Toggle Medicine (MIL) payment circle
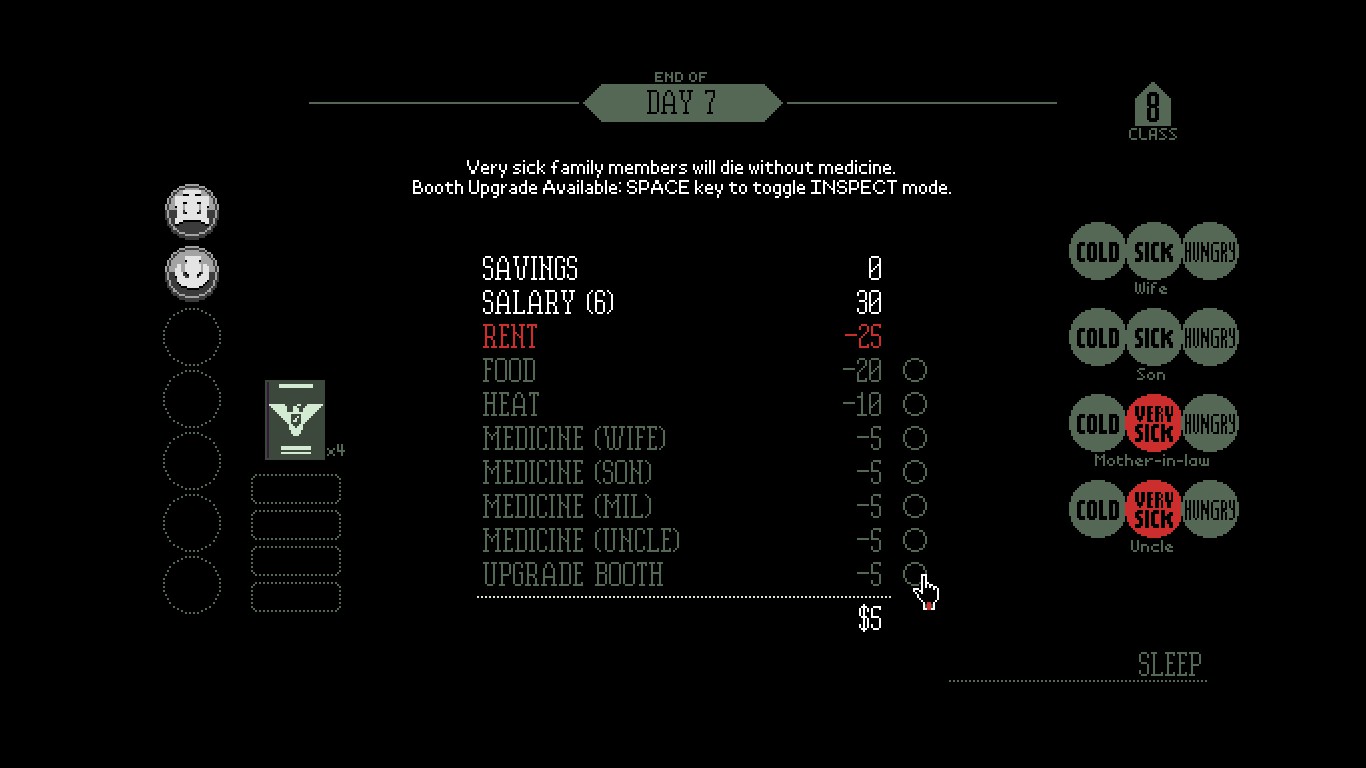Screen dimensions: 1366x768 click(914, 507)
